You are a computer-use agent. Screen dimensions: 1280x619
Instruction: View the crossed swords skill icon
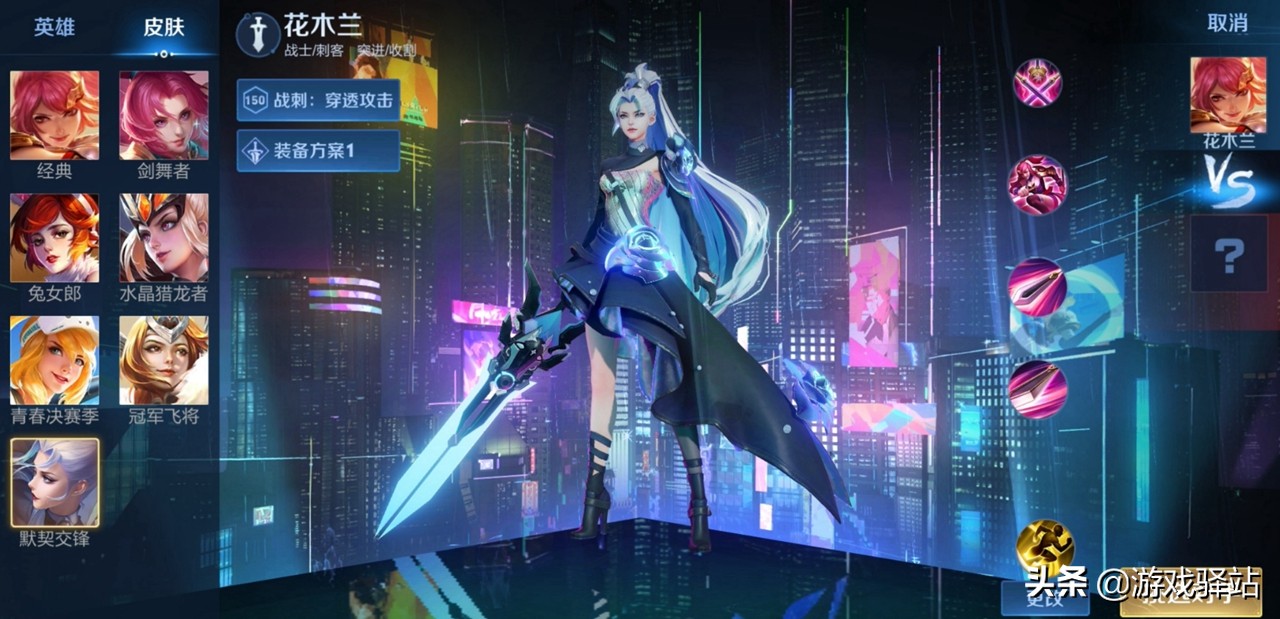tap(1038, 82)
